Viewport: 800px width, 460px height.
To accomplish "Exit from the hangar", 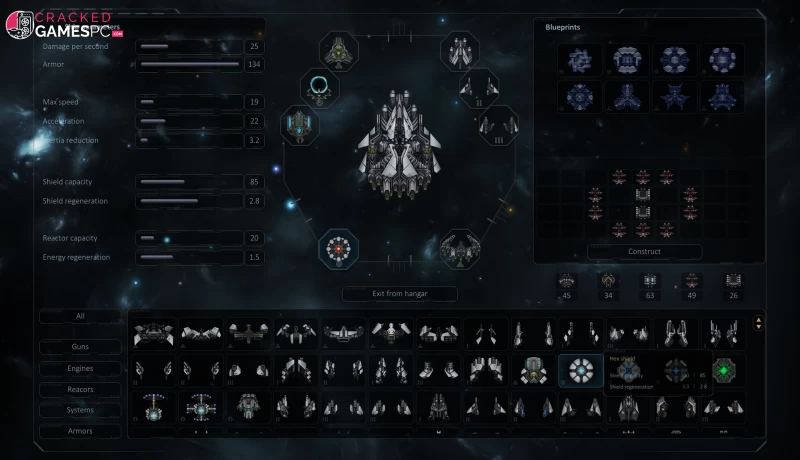I will (x=399, y=293).
